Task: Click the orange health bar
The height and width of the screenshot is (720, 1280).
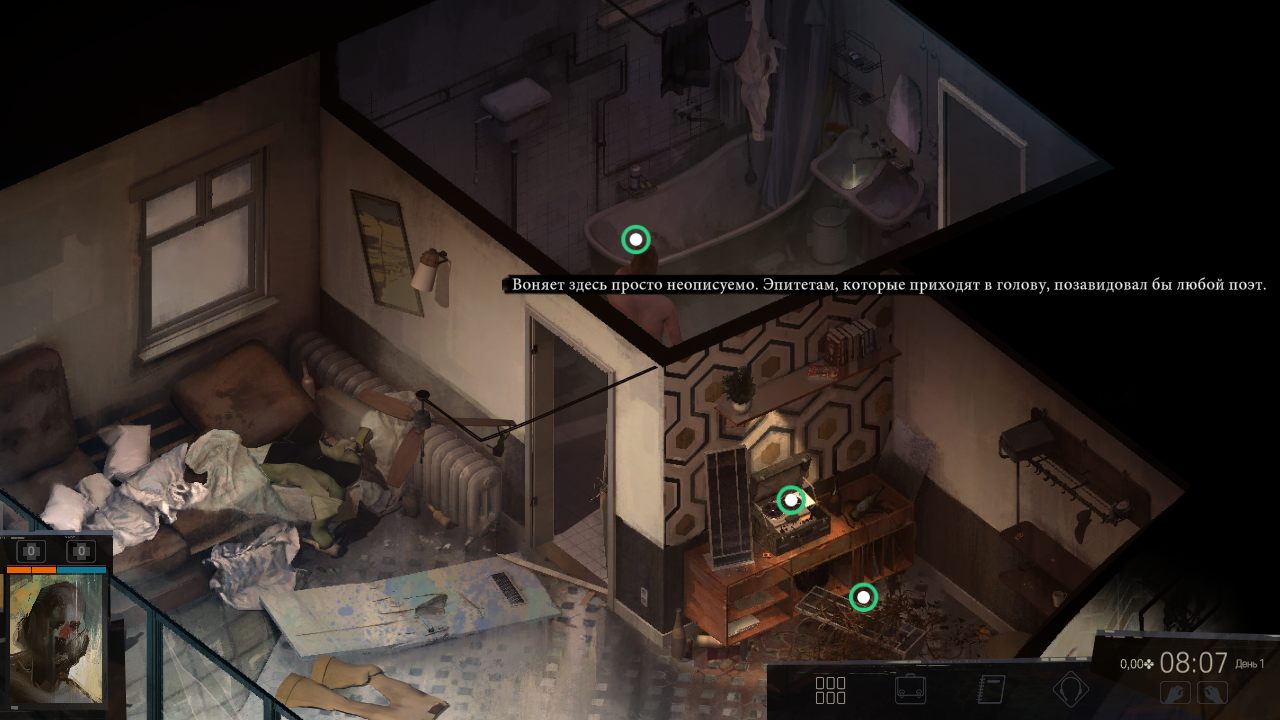Action: tap(30, 570)
